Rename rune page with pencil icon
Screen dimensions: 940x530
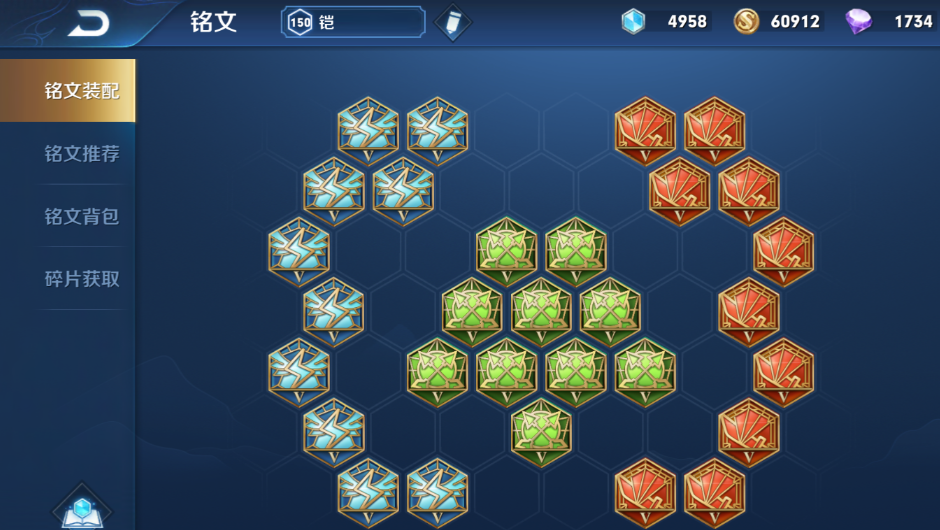pos(453,22)
